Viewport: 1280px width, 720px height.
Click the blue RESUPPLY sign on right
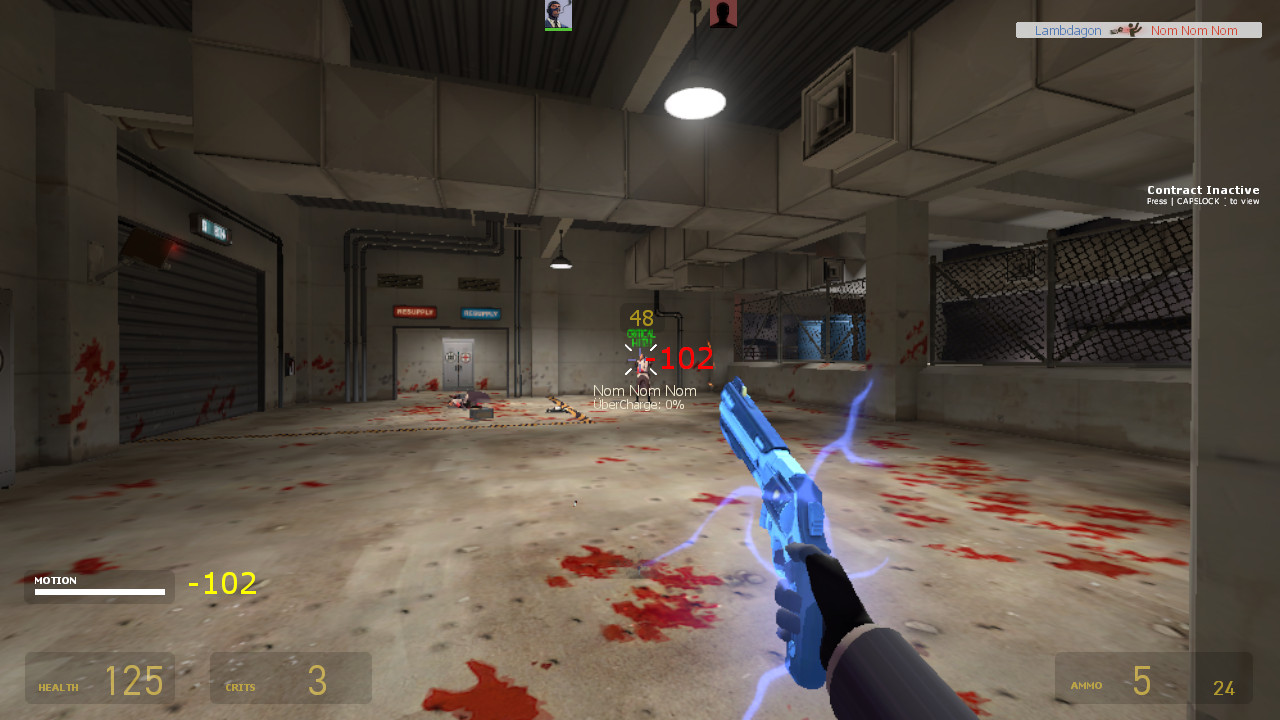click(x=482, y=312)
